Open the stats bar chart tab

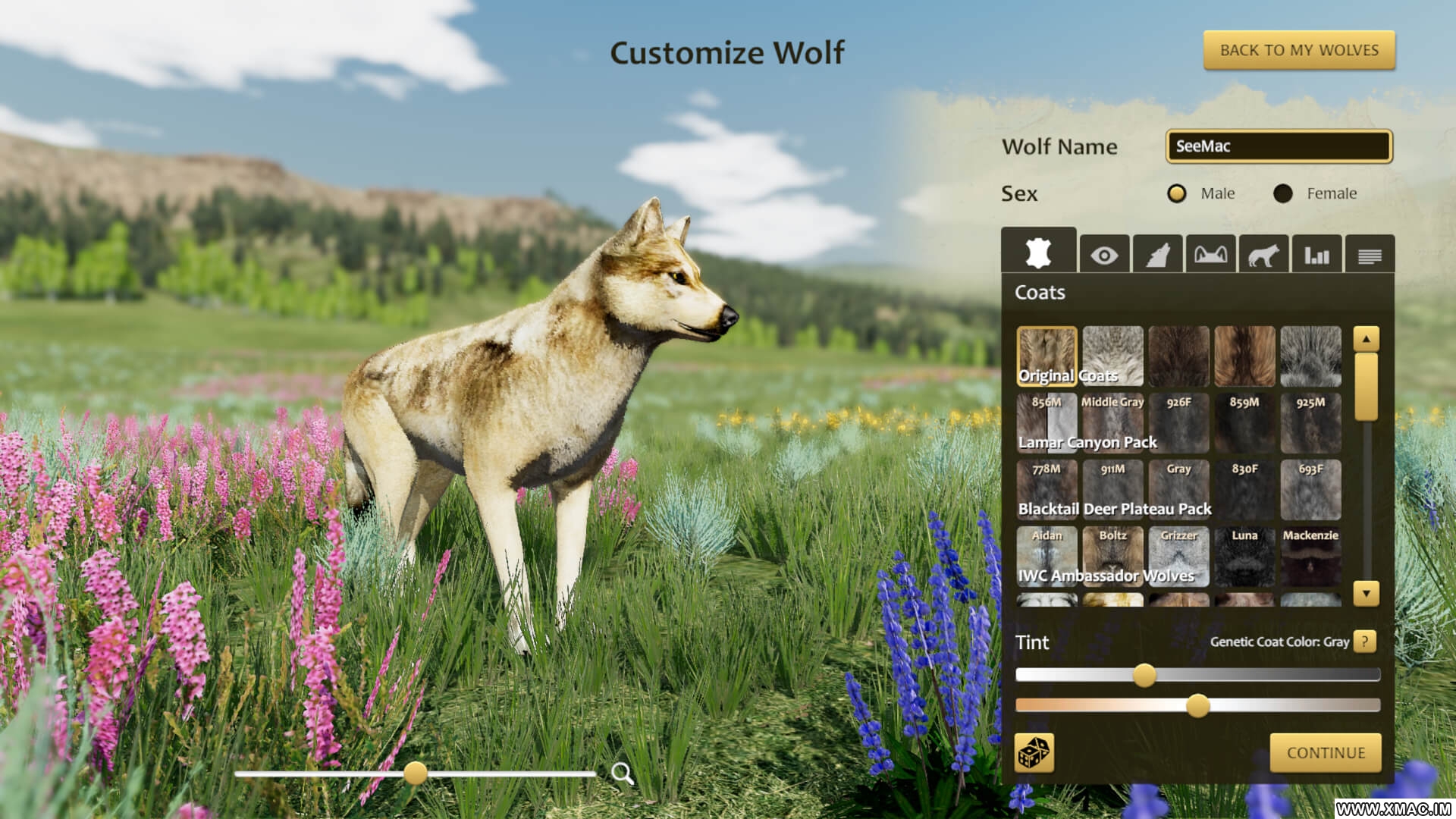click(x=1316, y=256)
